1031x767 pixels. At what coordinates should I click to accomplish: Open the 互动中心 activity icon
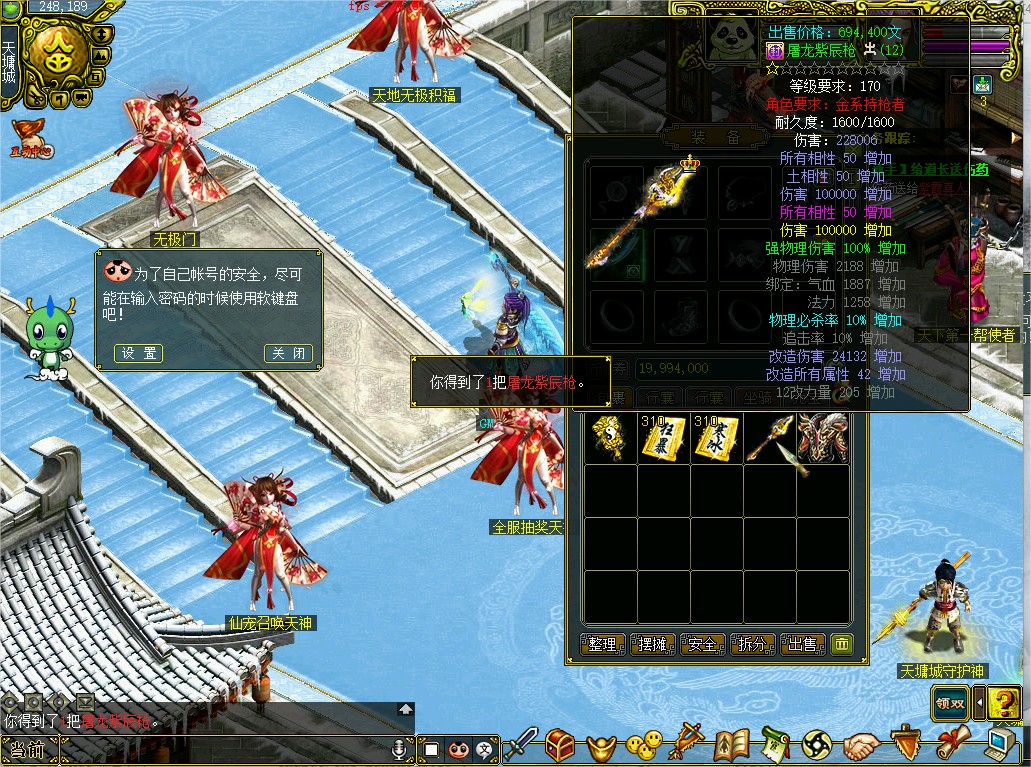30,138
